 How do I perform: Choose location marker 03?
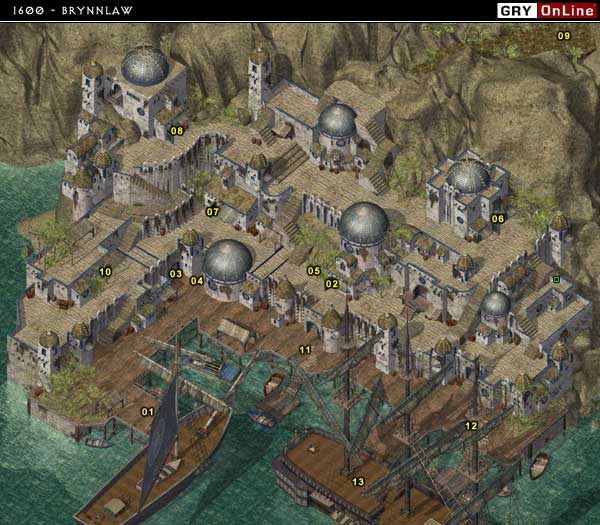(x=175, y=274)
